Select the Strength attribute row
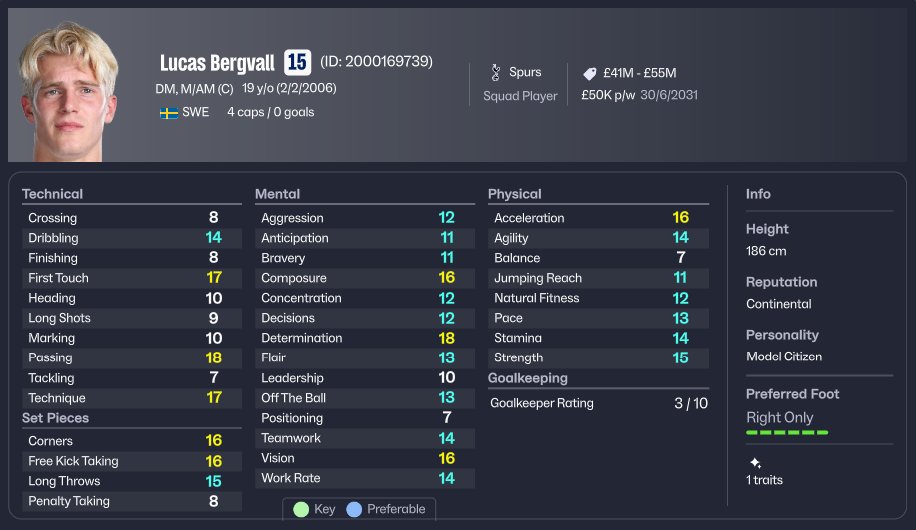The height and width of the screenshot is (530, 916). 597,358
